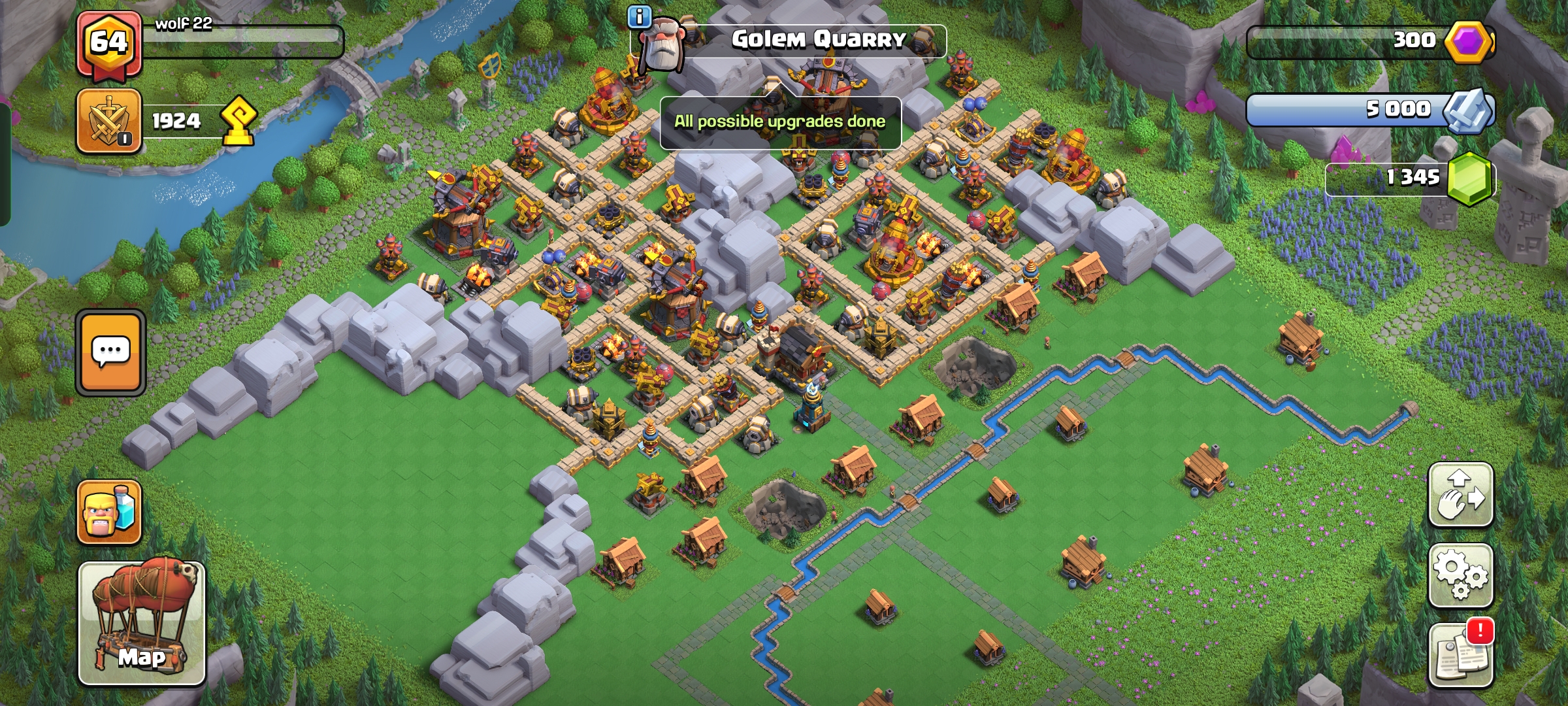Viewport: 1568px width, 706px height.
Task: Select the level 64 experience badge
Action: pyautogui.click(x=108, y=43)
